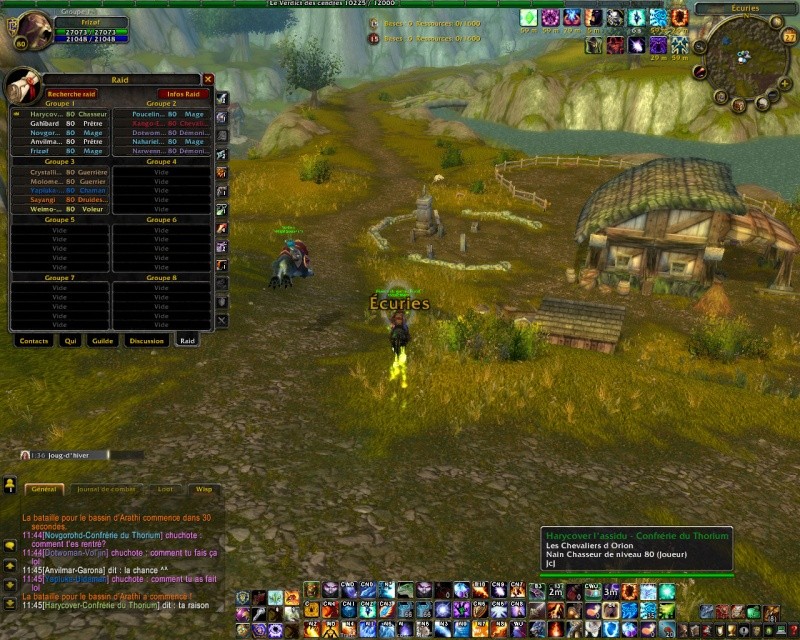Switch to the Contacts tab
This screenshot has width=800, height=640.
click(x=33, y=341)
